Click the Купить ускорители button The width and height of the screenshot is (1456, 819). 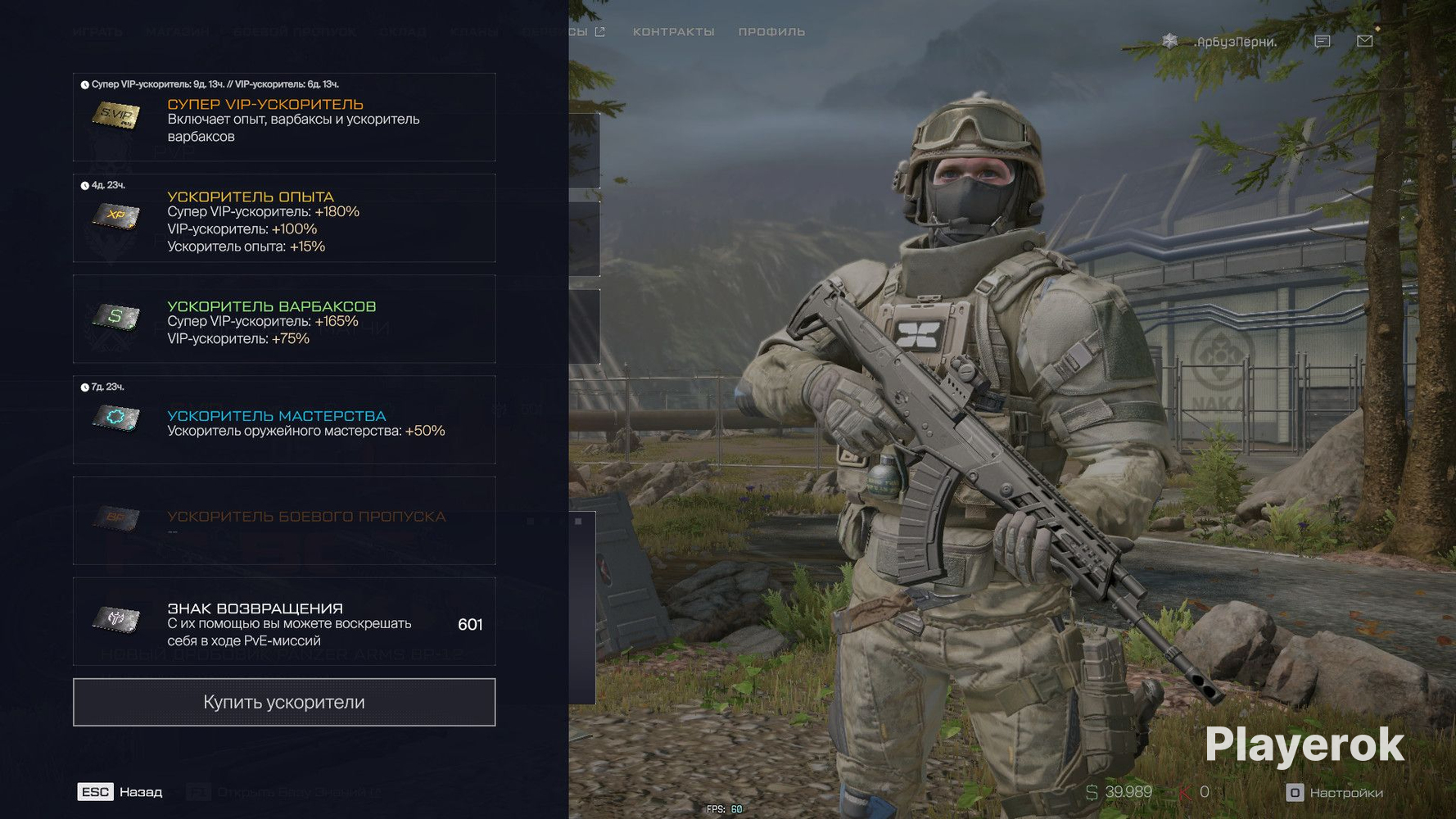(284, 702)
